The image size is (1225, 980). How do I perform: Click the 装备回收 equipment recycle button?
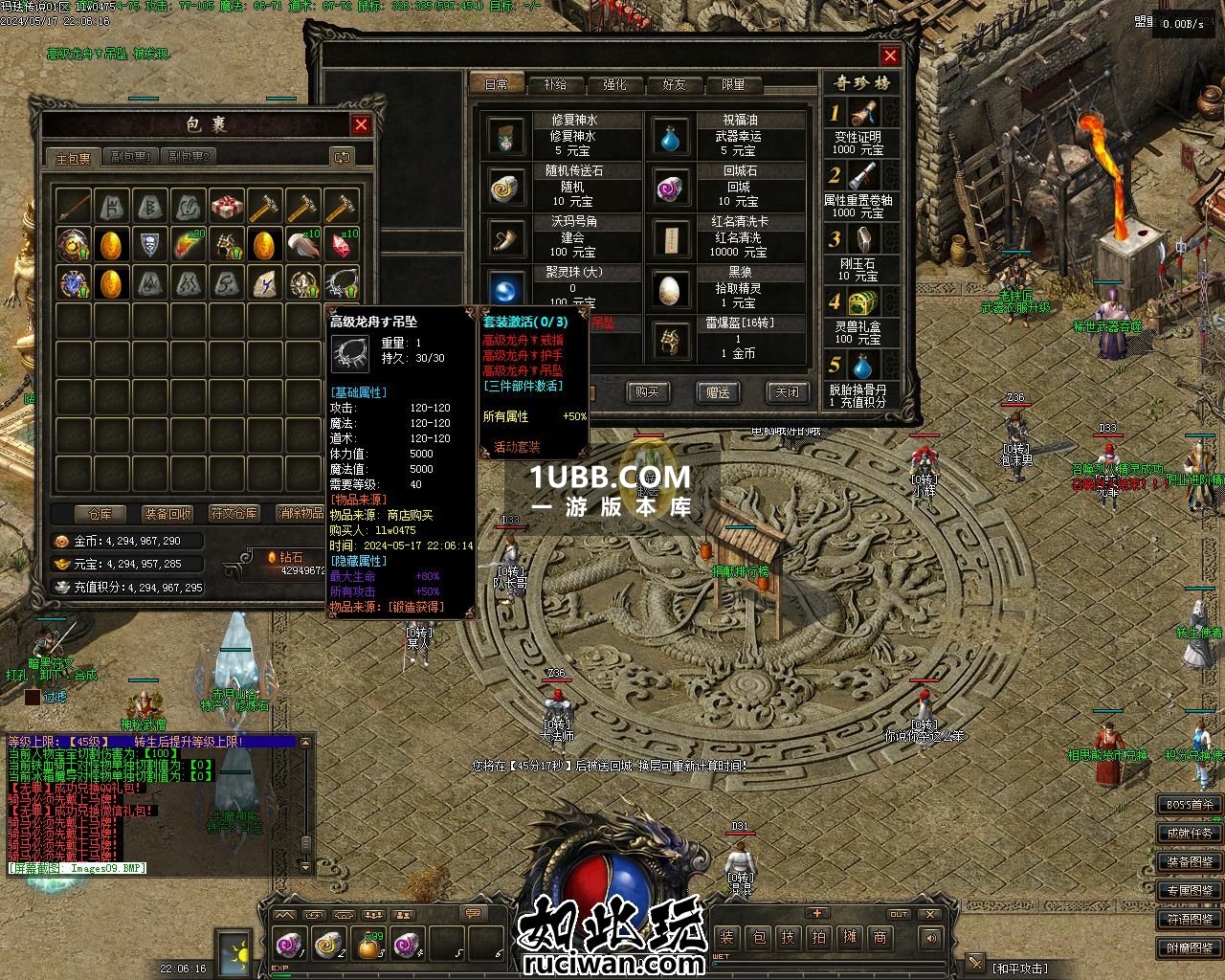coord(167,514)
